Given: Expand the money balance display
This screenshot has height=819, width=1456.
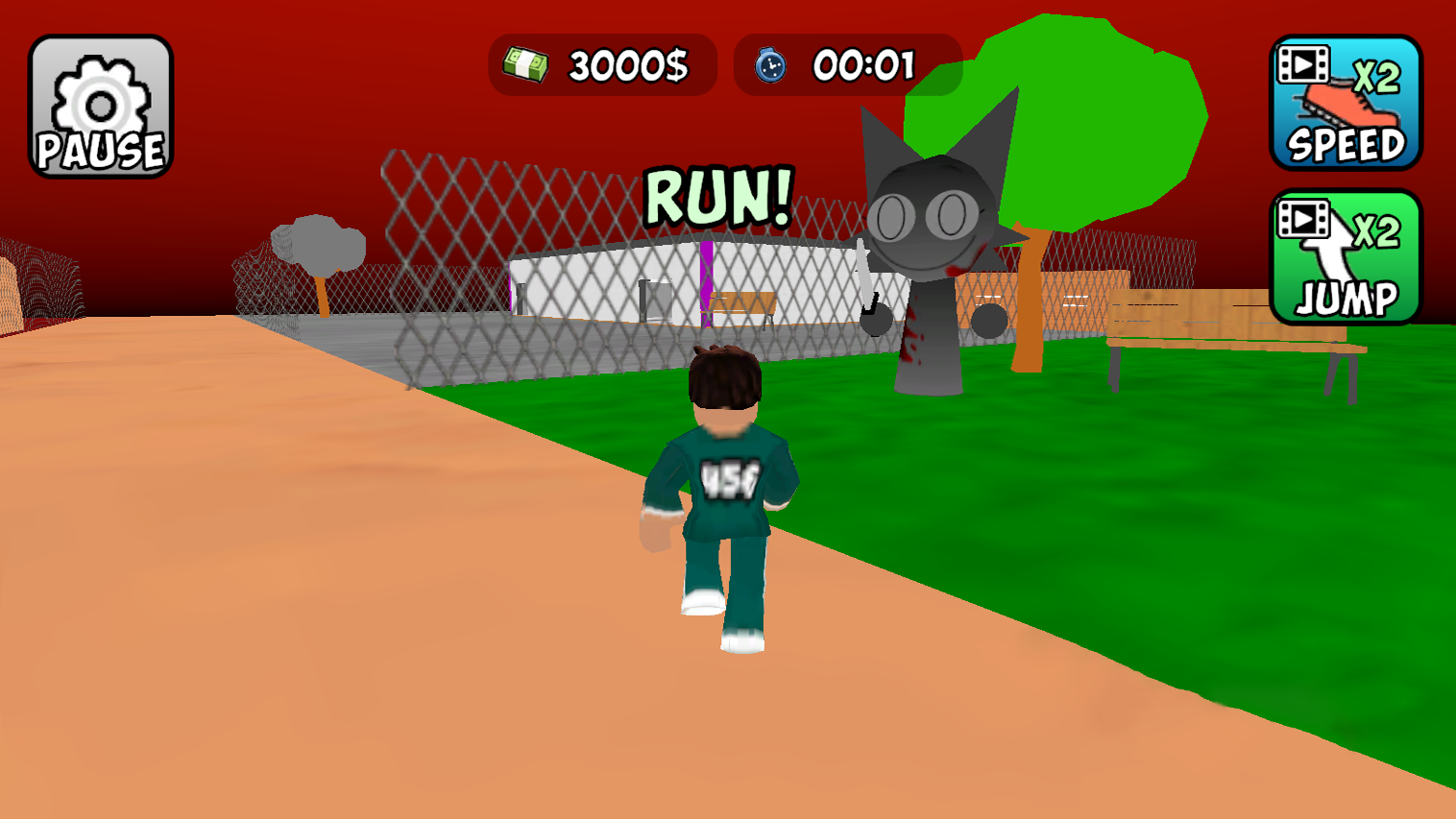Looking at the screenshot, I should [x=600, y=65].
